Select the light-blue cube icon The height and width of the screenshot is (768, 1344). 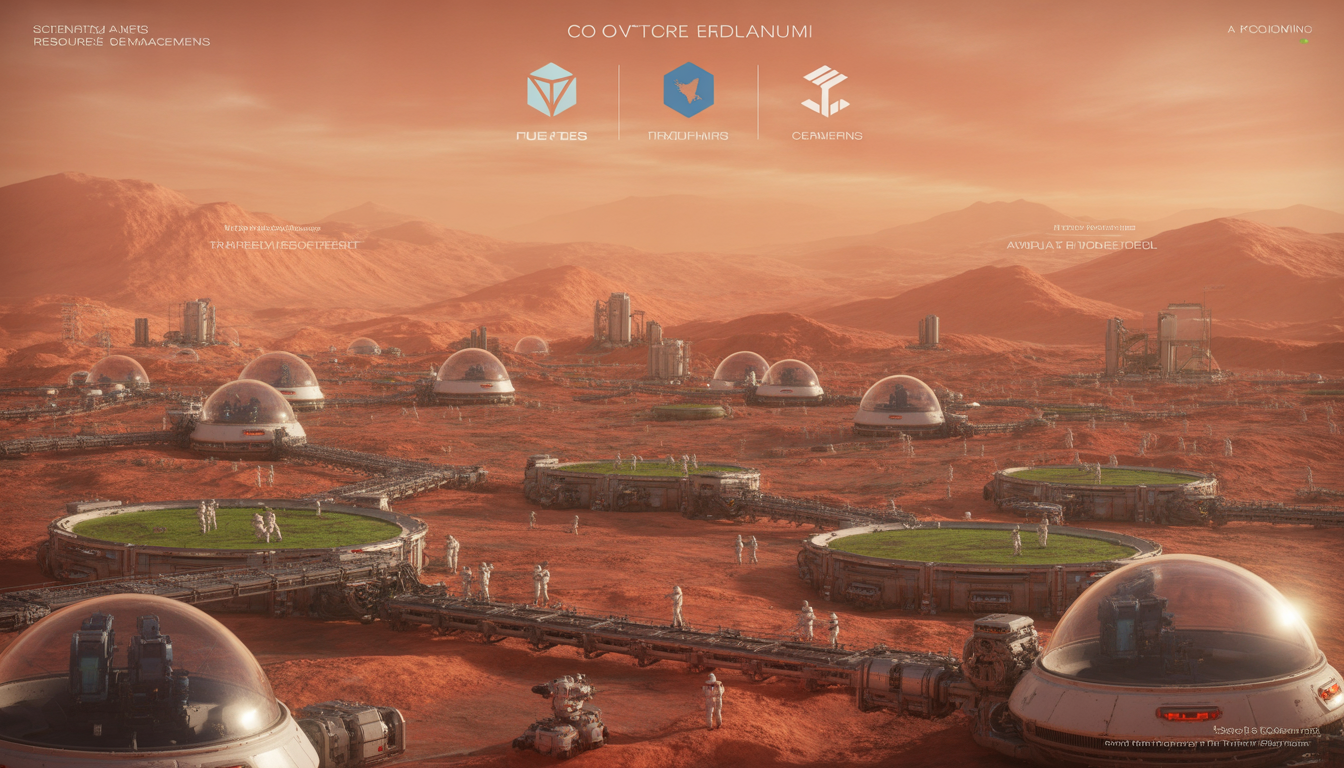[x=551, y=89]
